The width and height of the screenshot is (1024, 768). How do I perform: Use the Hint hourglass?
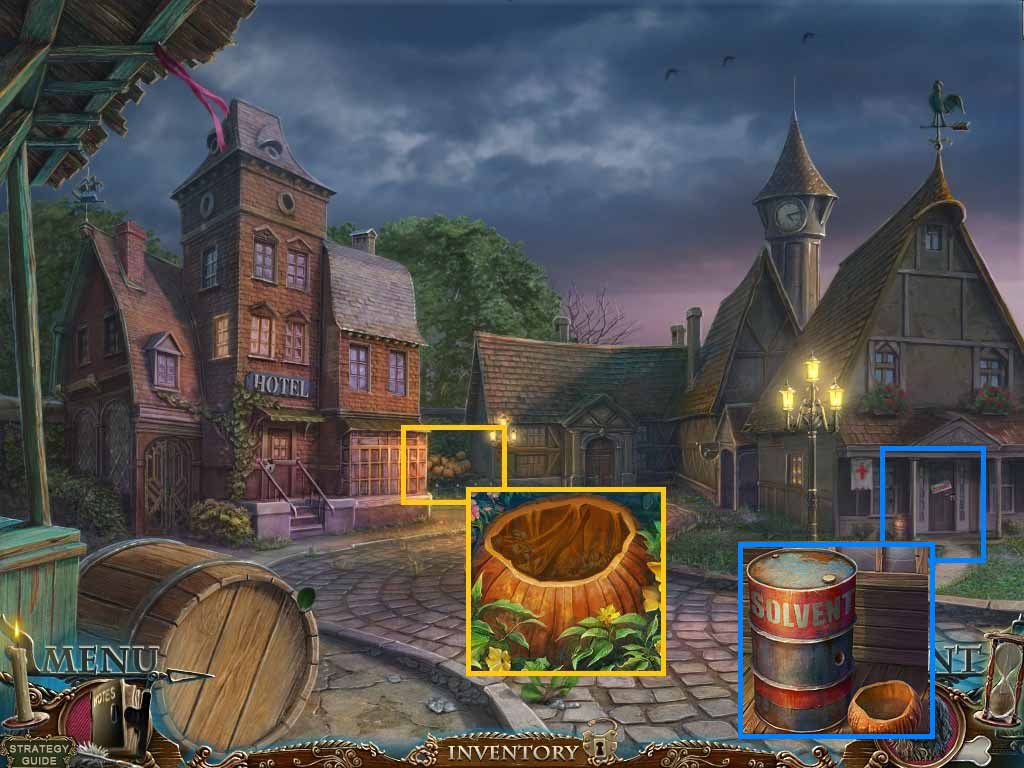pos(999,680)
